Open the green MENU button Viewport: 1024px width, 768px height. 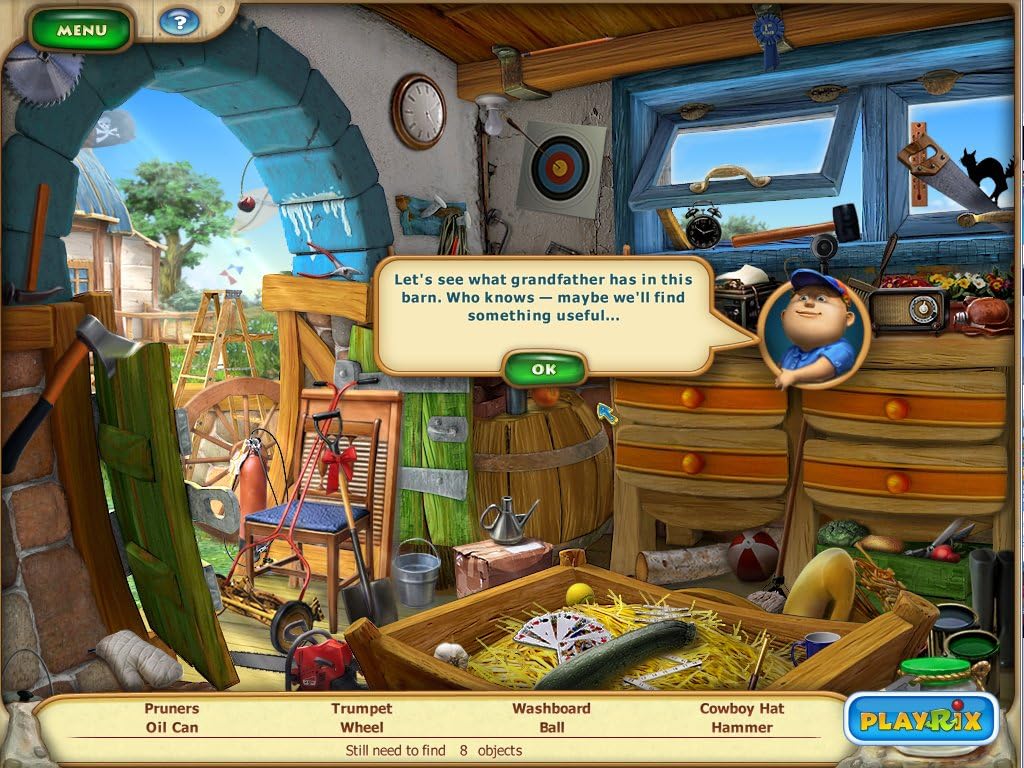[81, 30]
